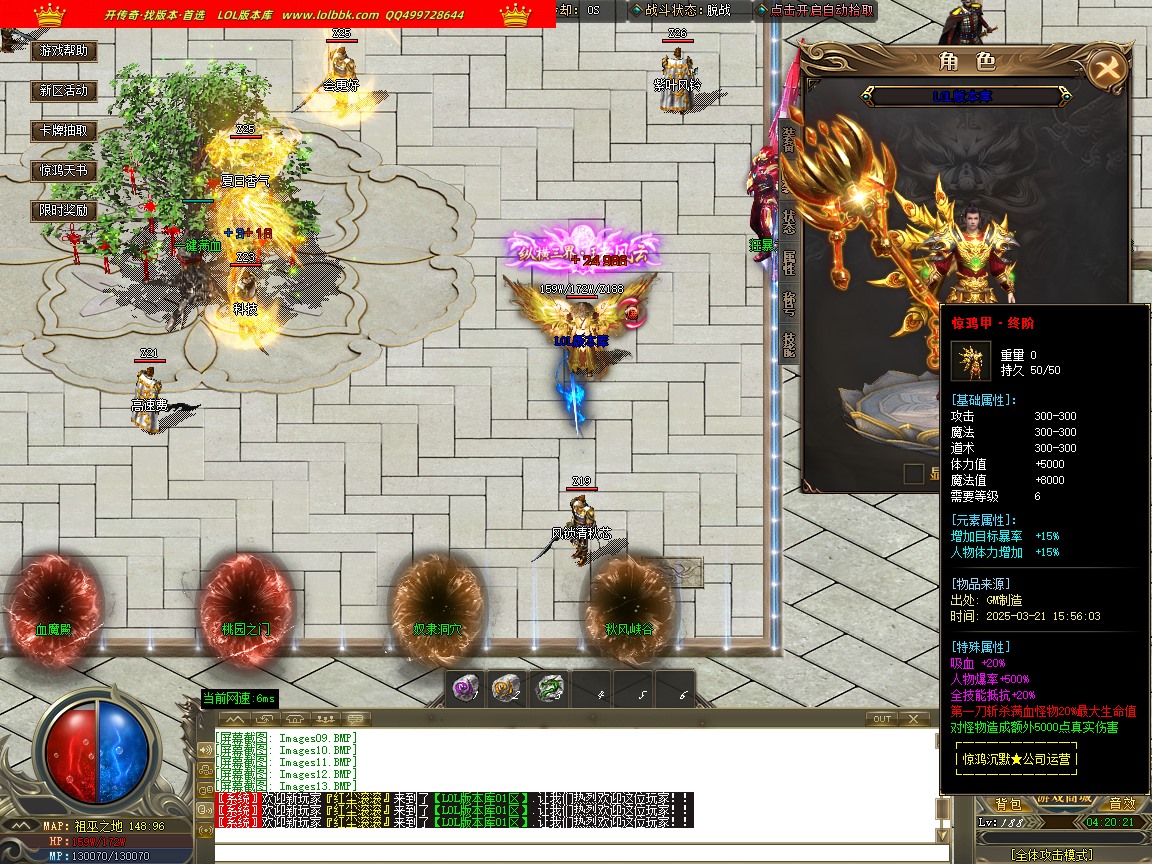Open the 惊鸿天书 button
The height and width of the screenshot is (864, 1152).
(x=64, y=170)
